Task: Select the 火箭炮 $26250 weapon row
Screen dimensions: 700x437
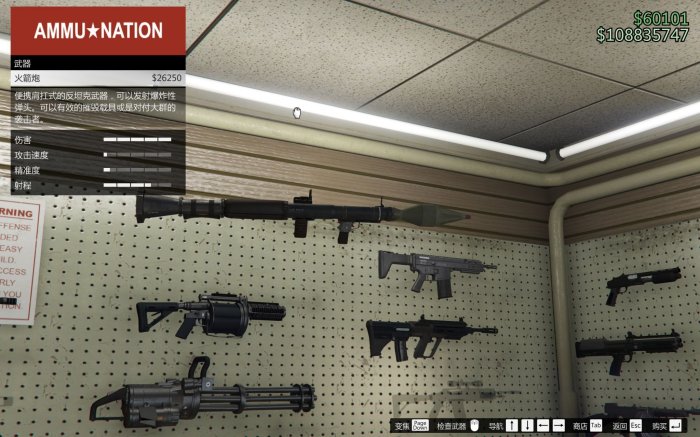Action: 97,77
